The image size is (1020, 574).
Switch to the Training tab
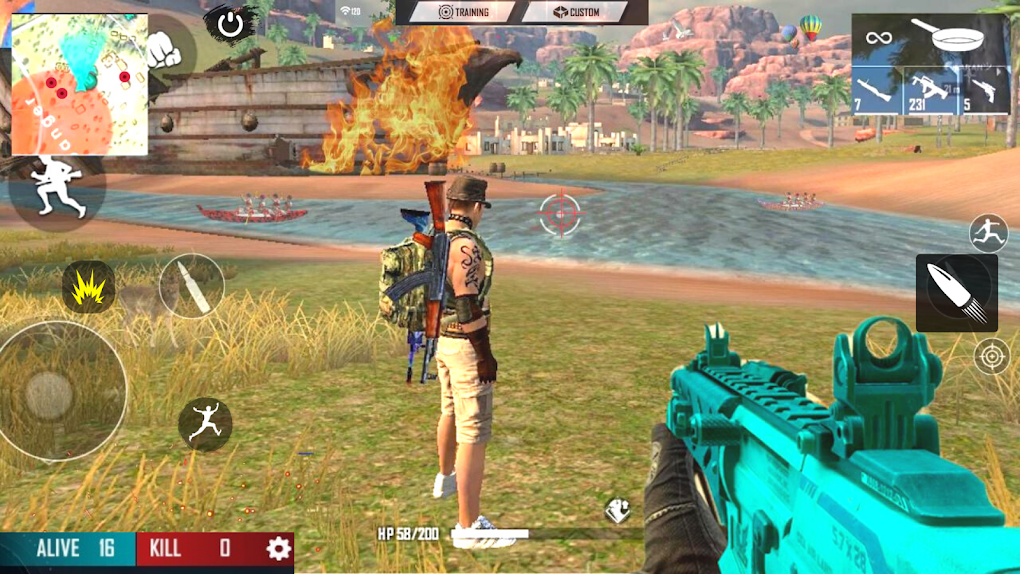(x=458, y=12)
